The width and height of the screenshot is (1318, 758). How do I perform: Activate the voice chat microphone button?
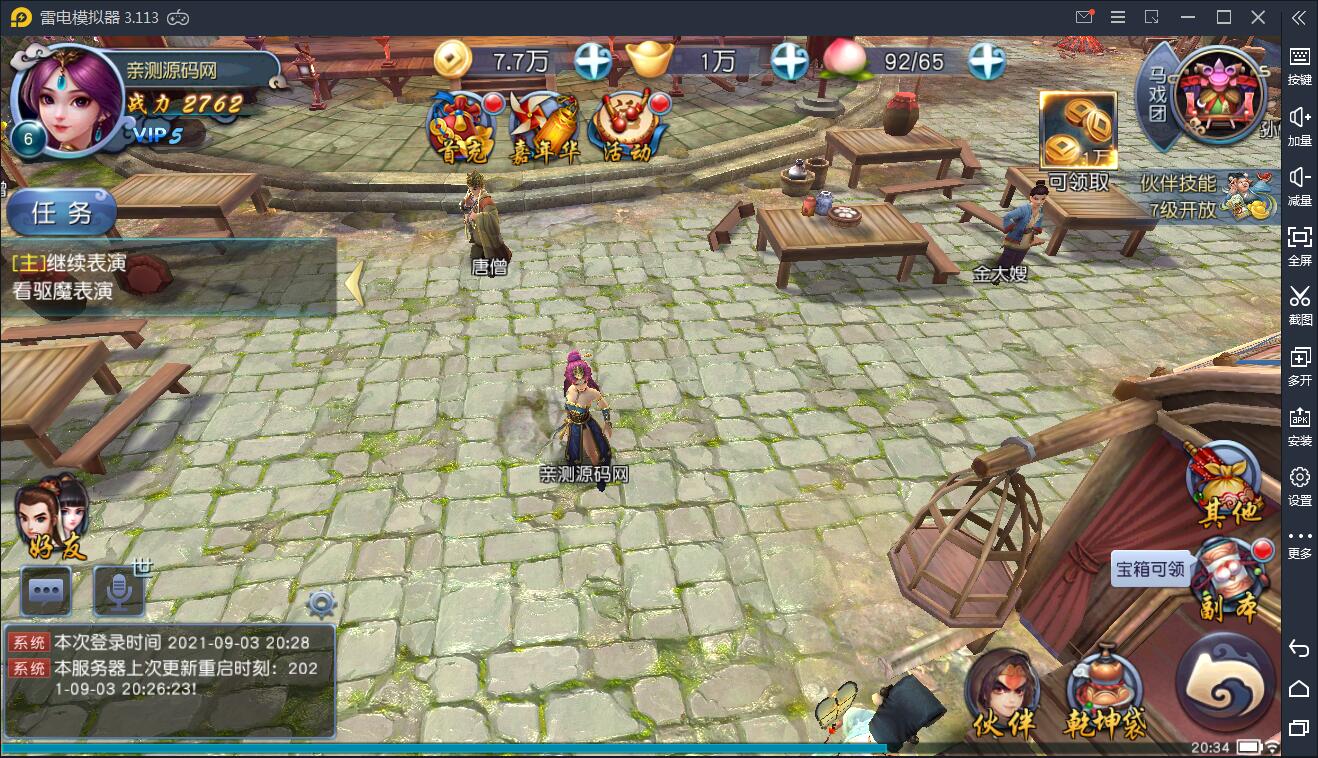pyautogui.click(x=119, y=590)
